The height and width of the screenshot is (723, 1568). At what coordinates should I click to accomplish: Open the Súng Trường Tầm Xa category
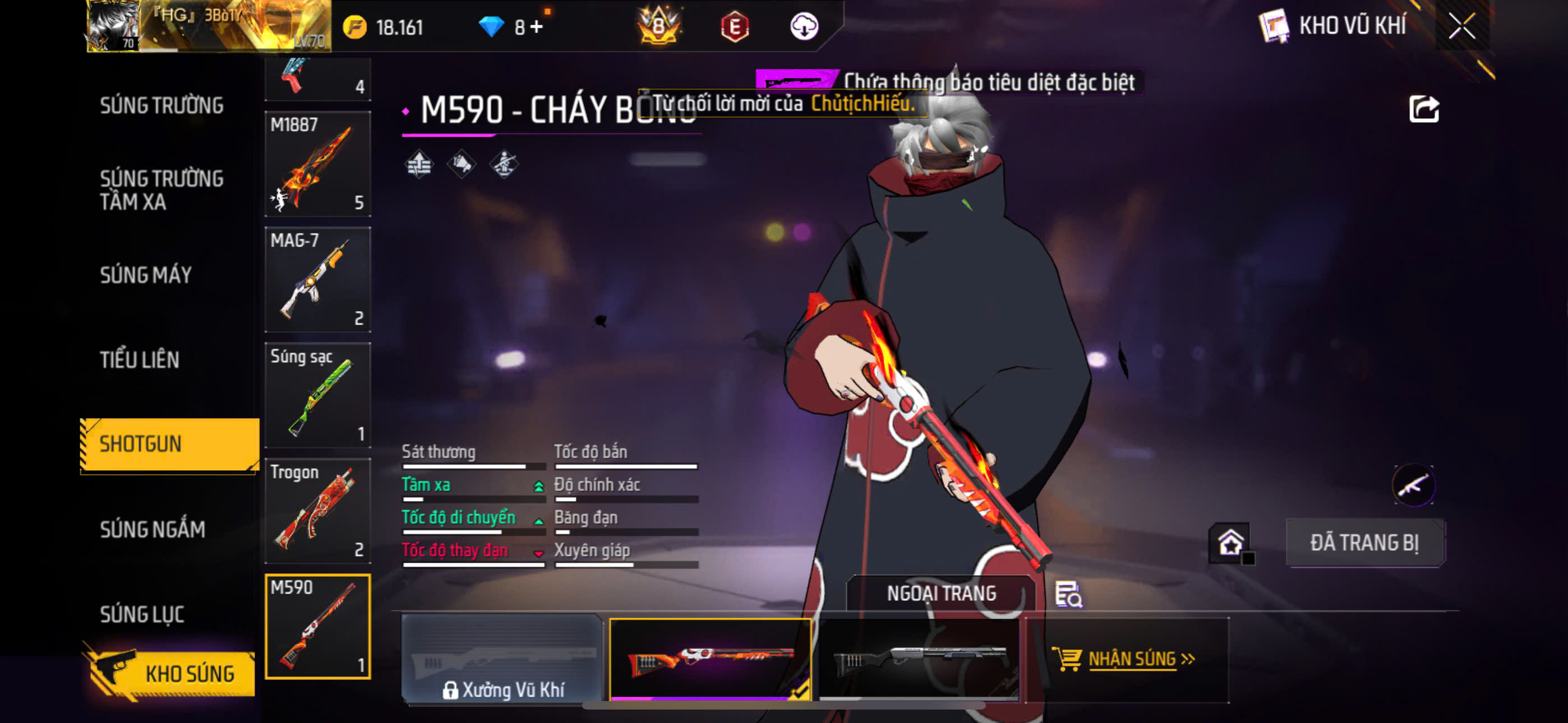162,190
